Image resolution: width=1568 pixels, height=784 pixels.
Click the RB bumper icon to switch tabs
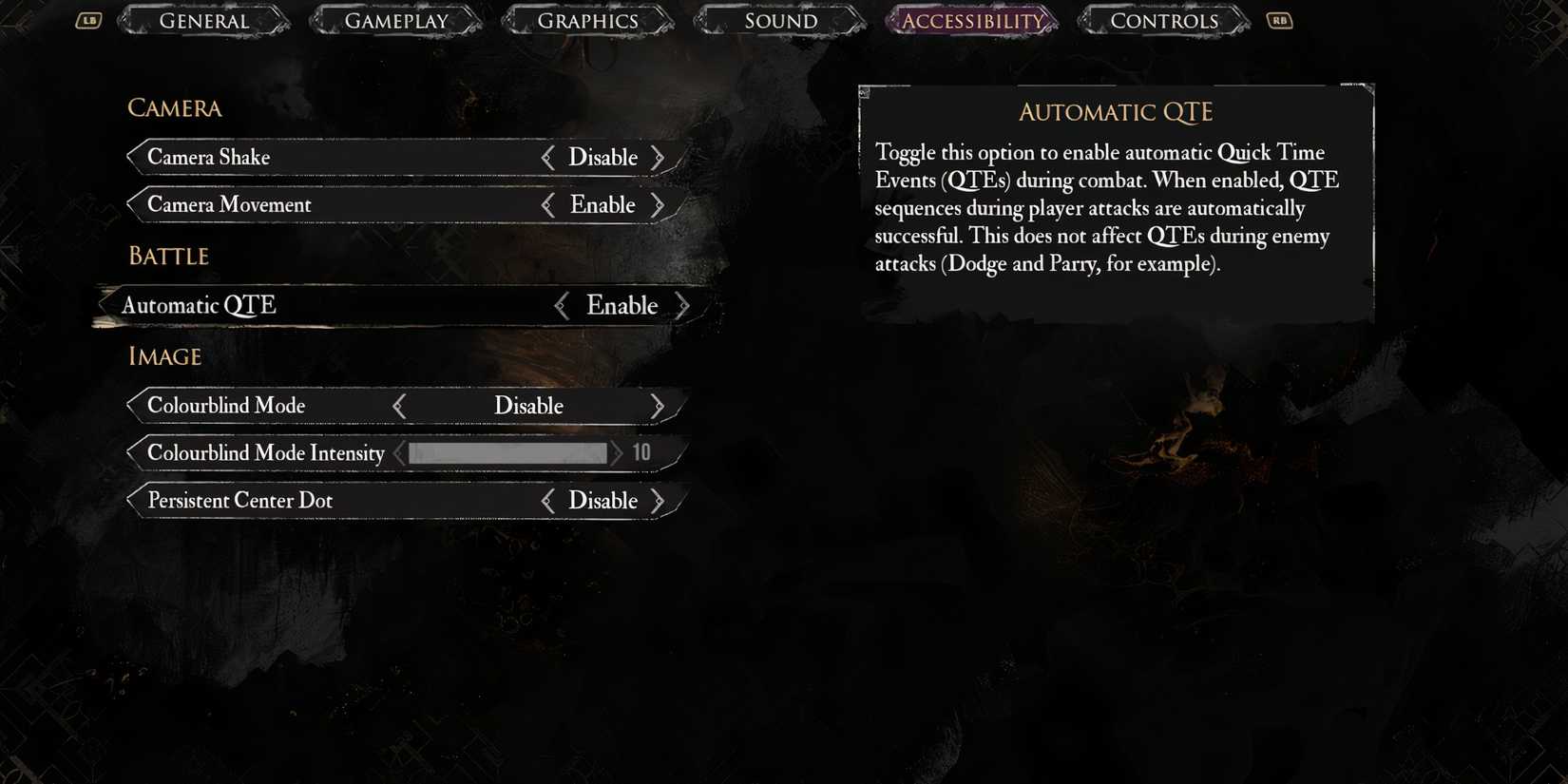[1278, 20]
